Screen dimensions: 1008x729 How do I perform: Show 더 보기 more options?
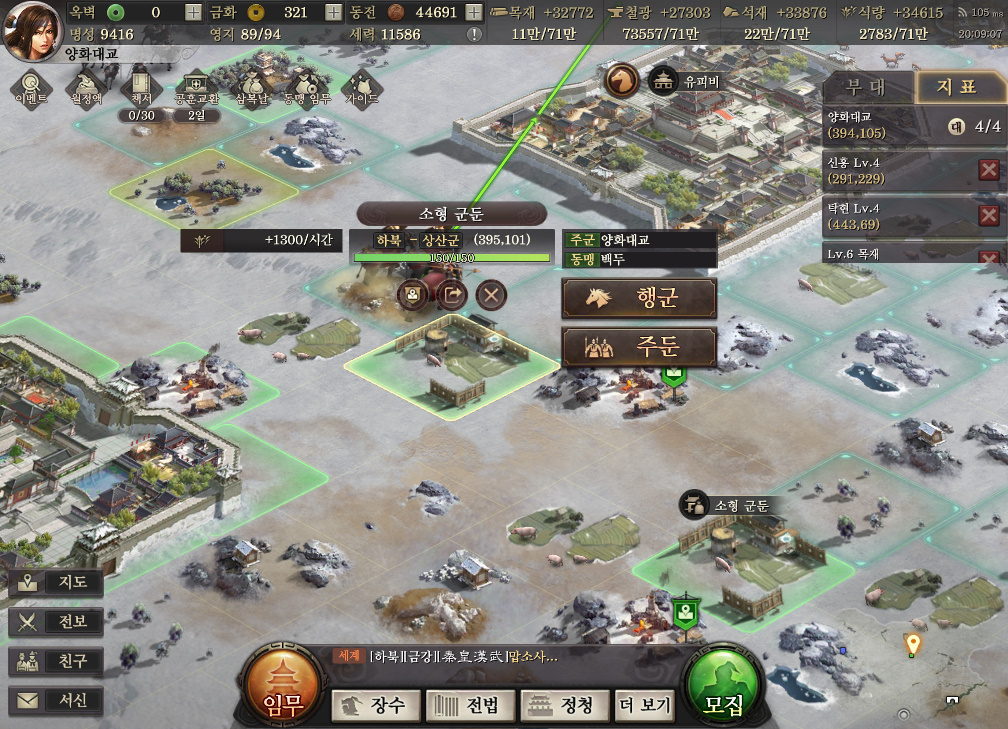645,705
